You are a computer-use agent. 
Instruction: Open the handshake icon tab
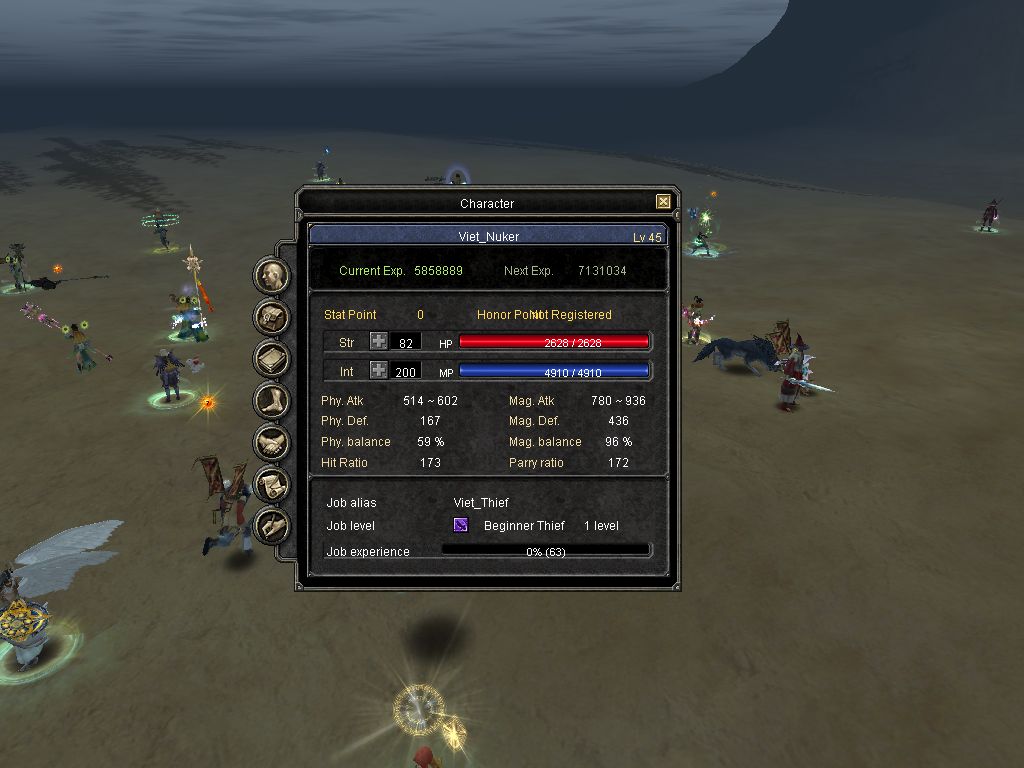272,442
